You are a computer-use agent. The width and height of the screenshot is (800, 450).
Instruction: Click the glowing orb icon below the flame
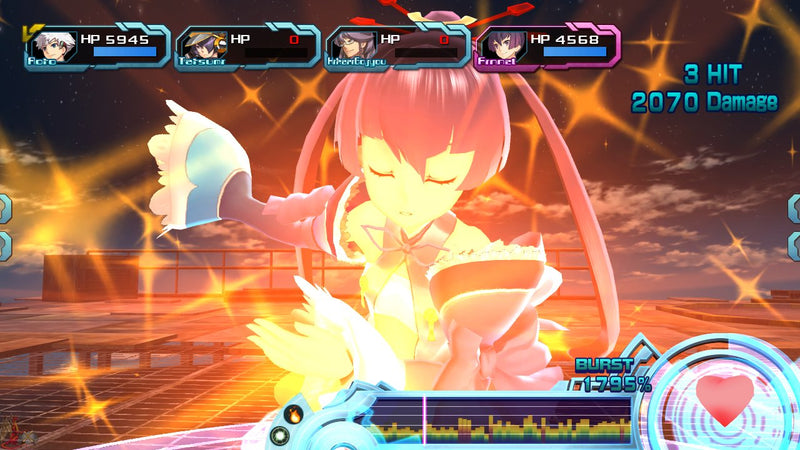[280, 435]
